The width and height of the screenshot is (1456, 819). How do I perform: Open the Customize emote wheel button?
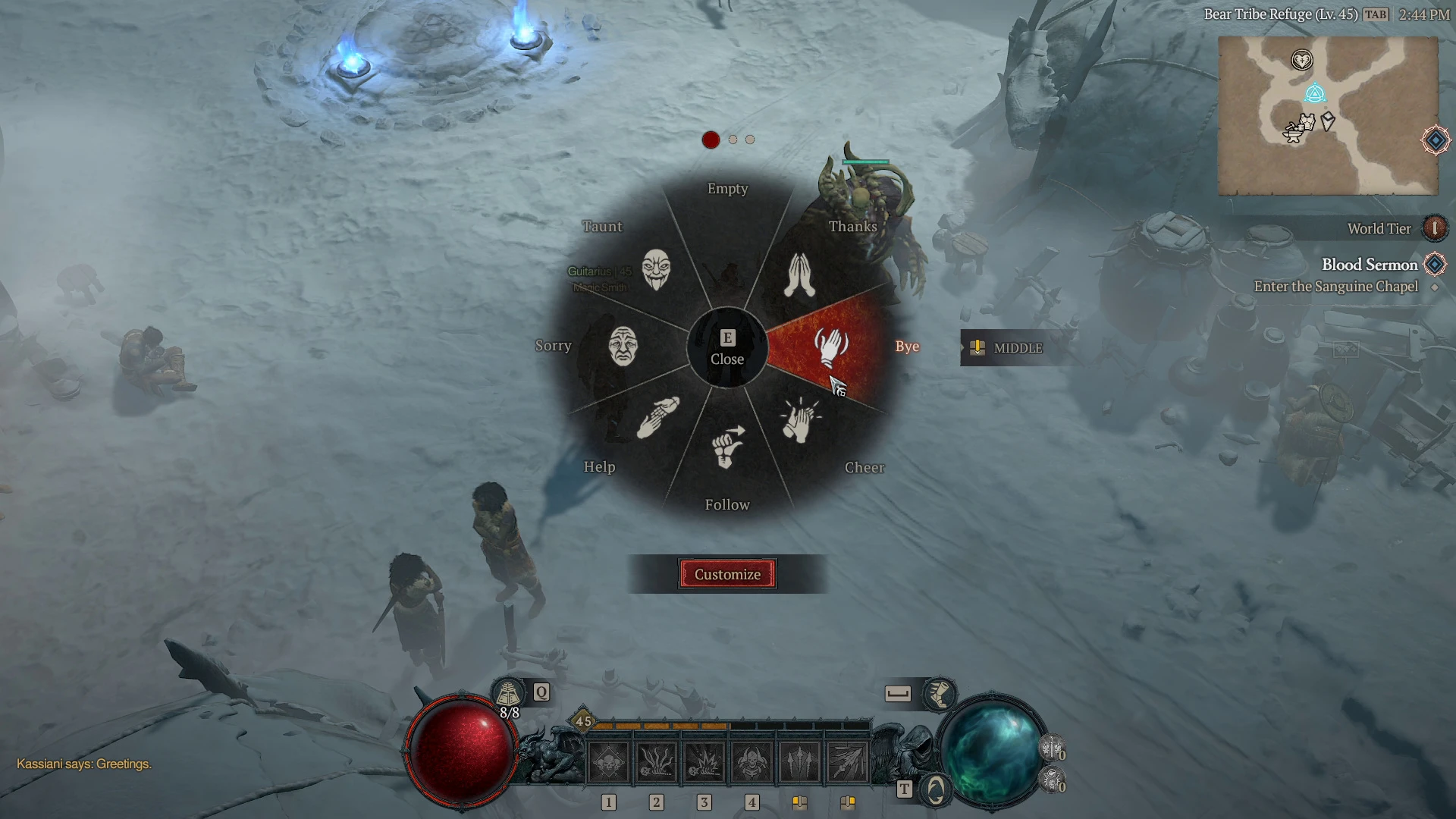[727, 574]
